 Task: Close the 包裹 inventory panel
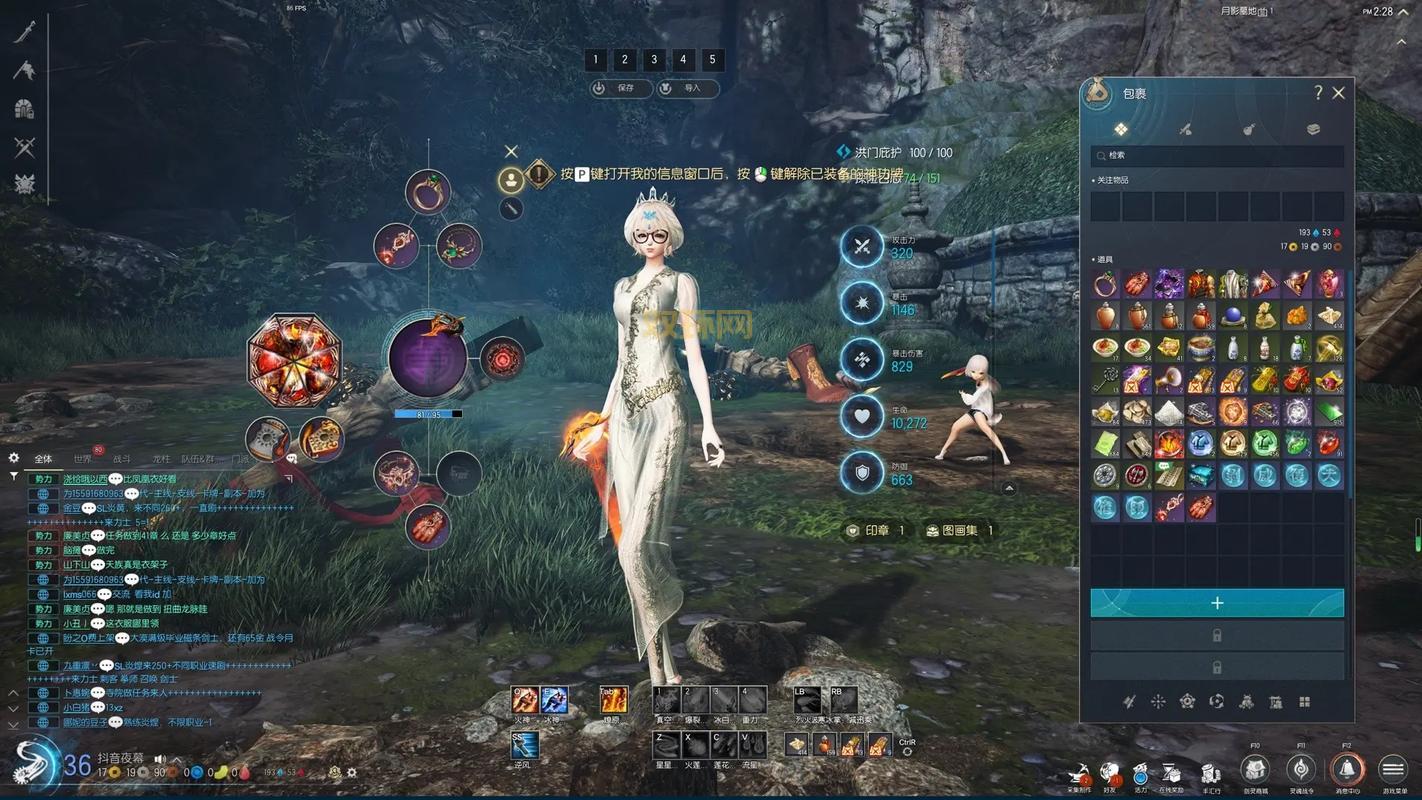point(1339,93)
